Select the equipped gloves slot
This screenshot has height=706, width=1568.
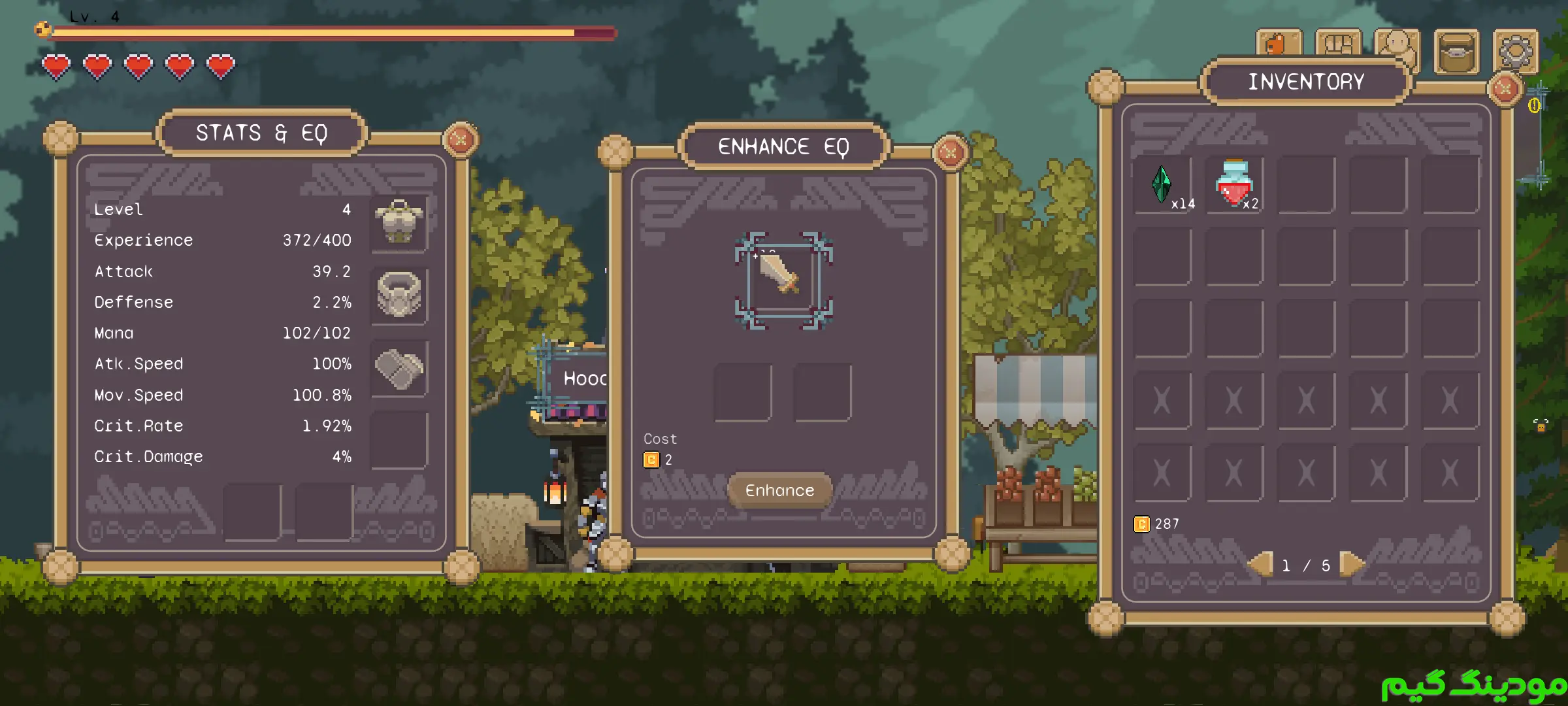tap(399, 368)
